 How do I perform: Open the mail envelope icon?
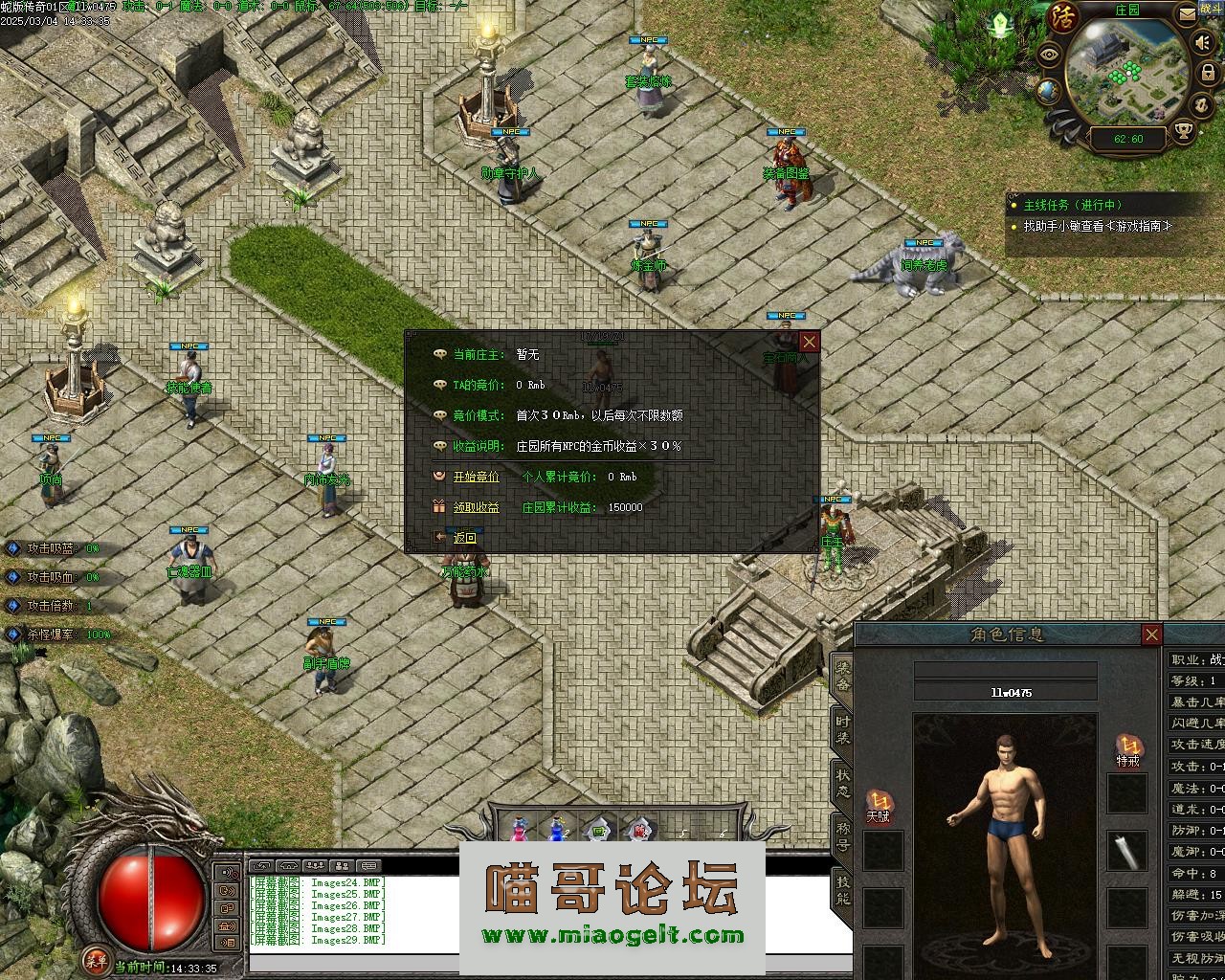point(1188,14)
